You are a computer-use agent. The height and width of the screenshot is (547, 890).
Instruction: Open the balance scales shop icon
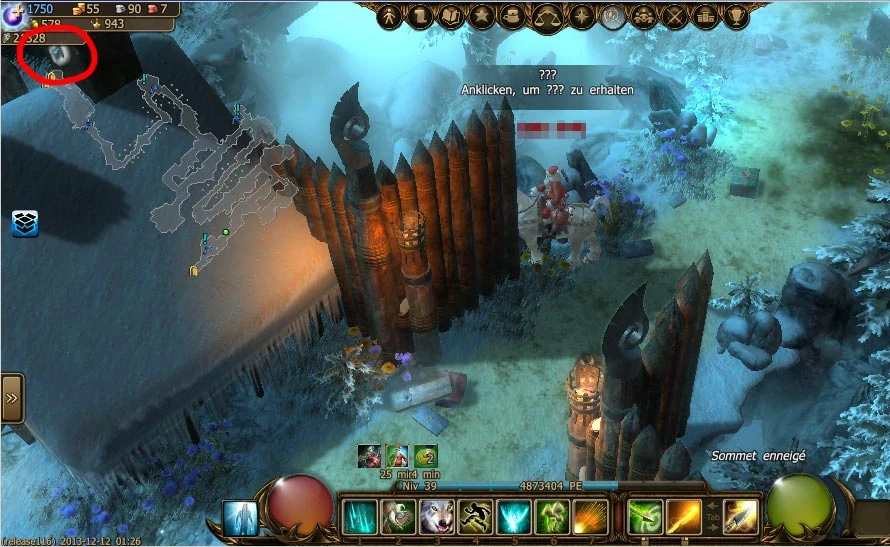(546, 17)
